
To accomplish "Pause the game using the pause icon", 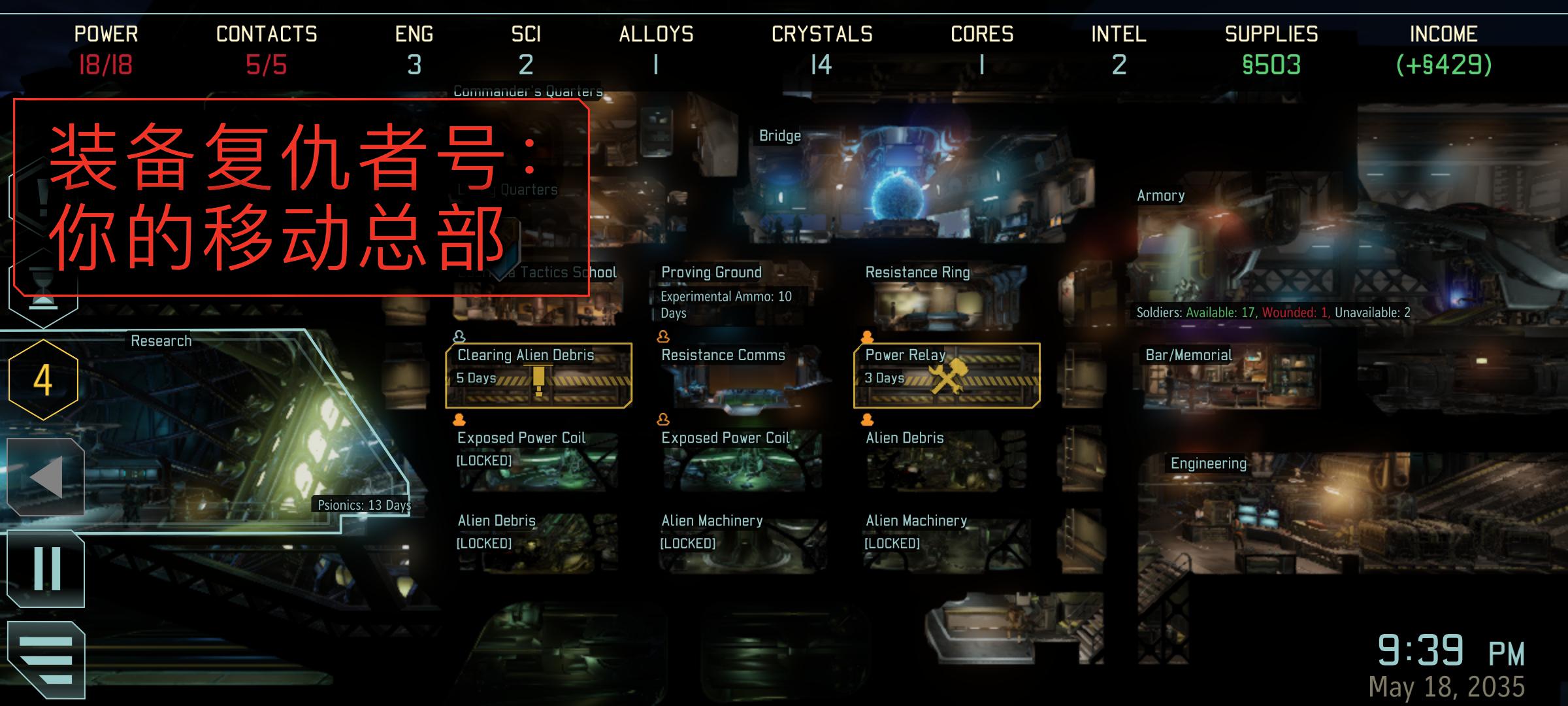I will [44, 569].
